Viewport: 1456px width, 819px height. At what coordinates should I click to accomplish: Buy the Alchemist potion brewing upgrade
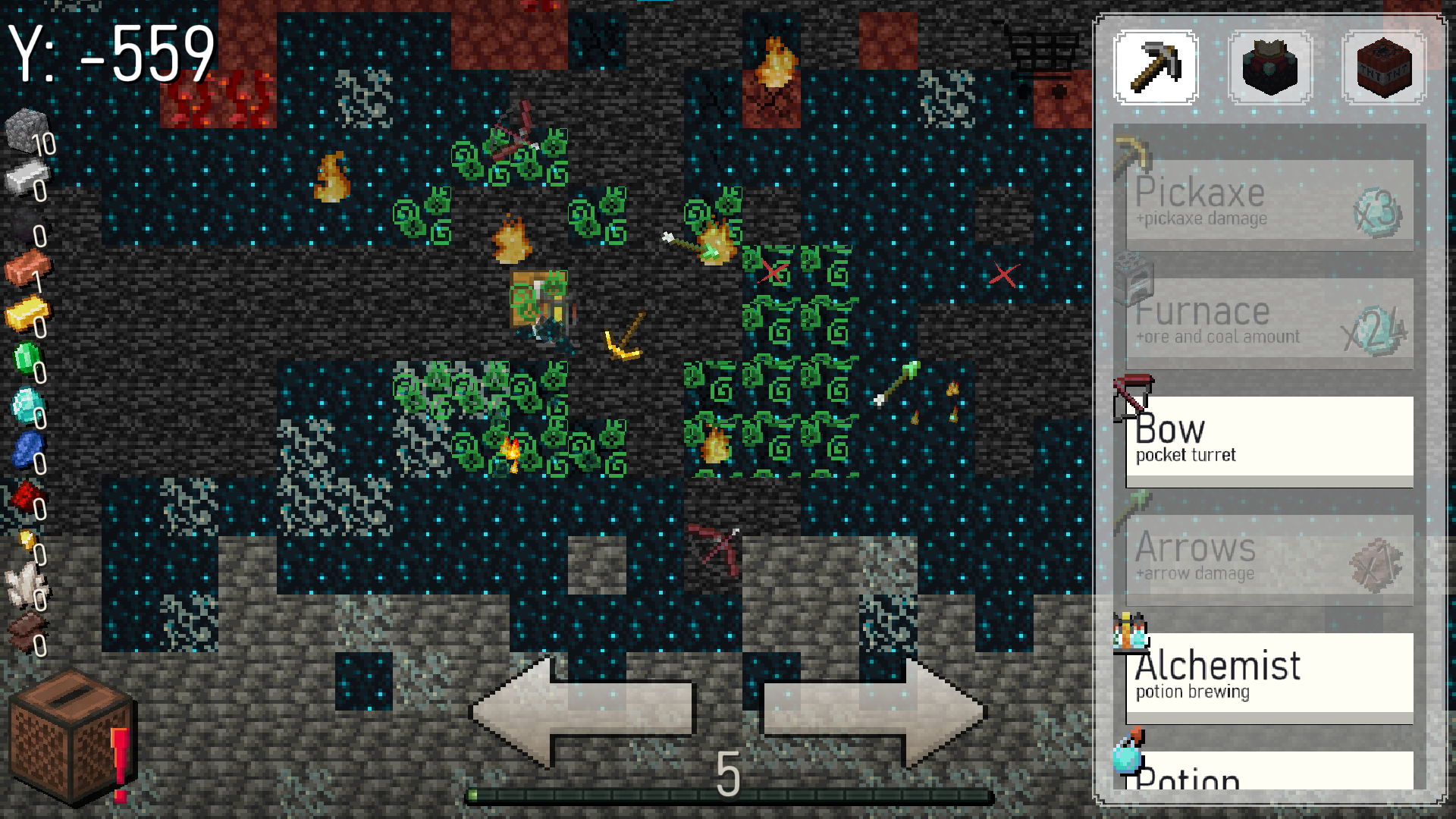coord(1268,675)
